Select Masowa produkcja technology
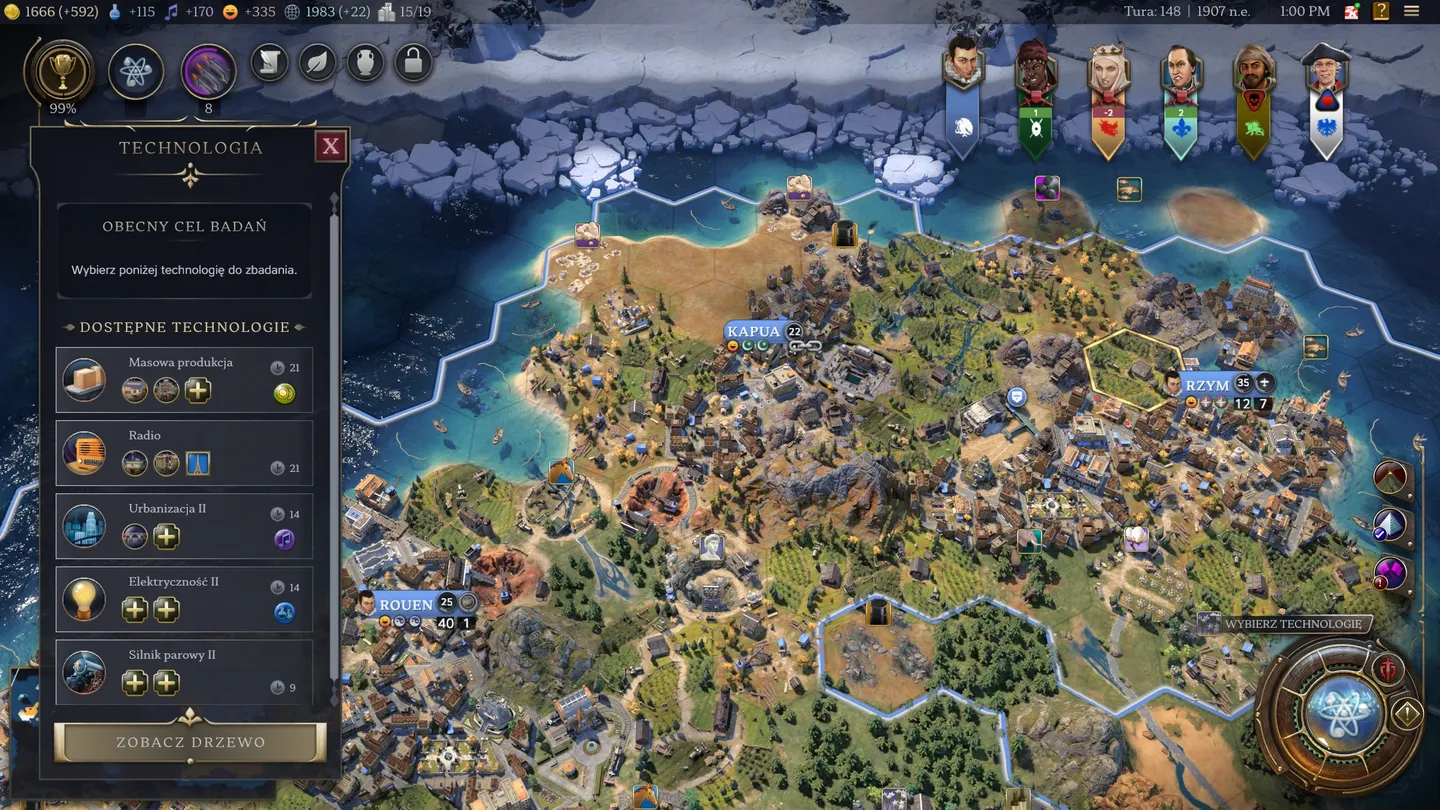Viewport: 1440px width, 810px height. click(x=185, y=380)
